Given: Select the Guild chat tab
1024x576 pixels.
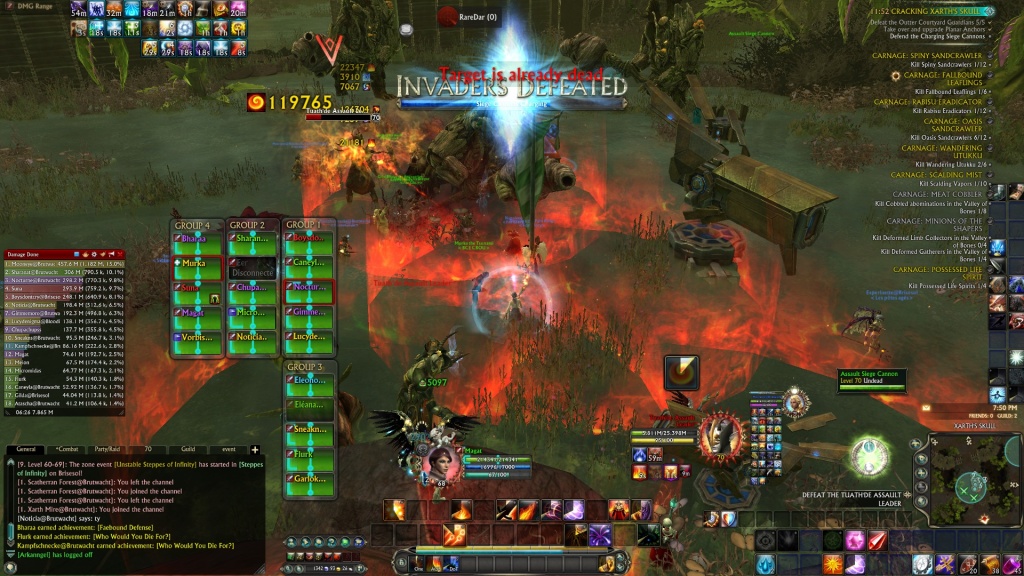Looking at the screenshot, I should [x=188, y=450].
